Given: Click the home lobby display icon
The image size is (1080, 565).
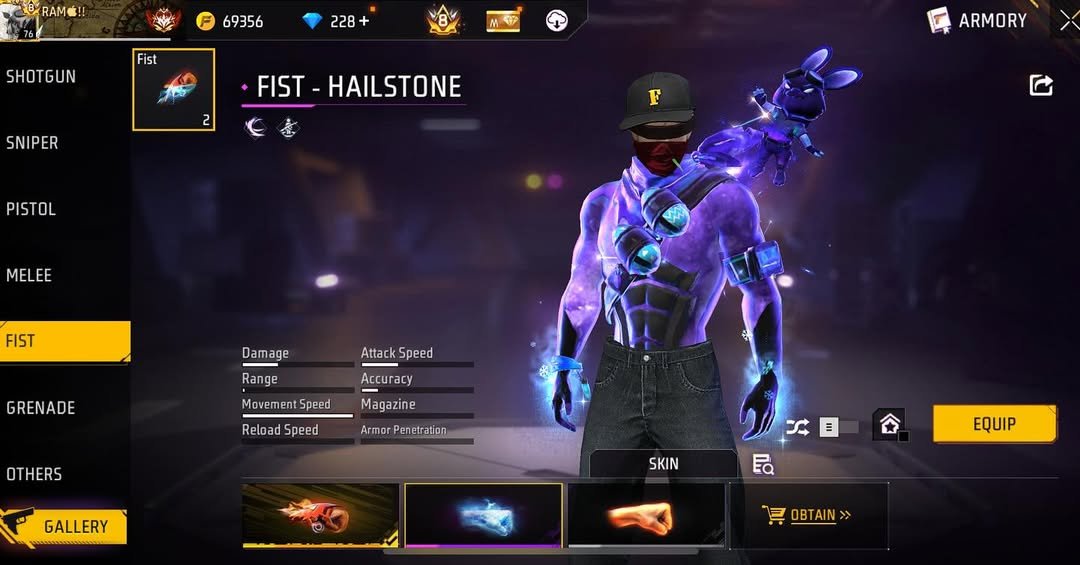Looking at the screenshot, I should [x=889, y=425].
